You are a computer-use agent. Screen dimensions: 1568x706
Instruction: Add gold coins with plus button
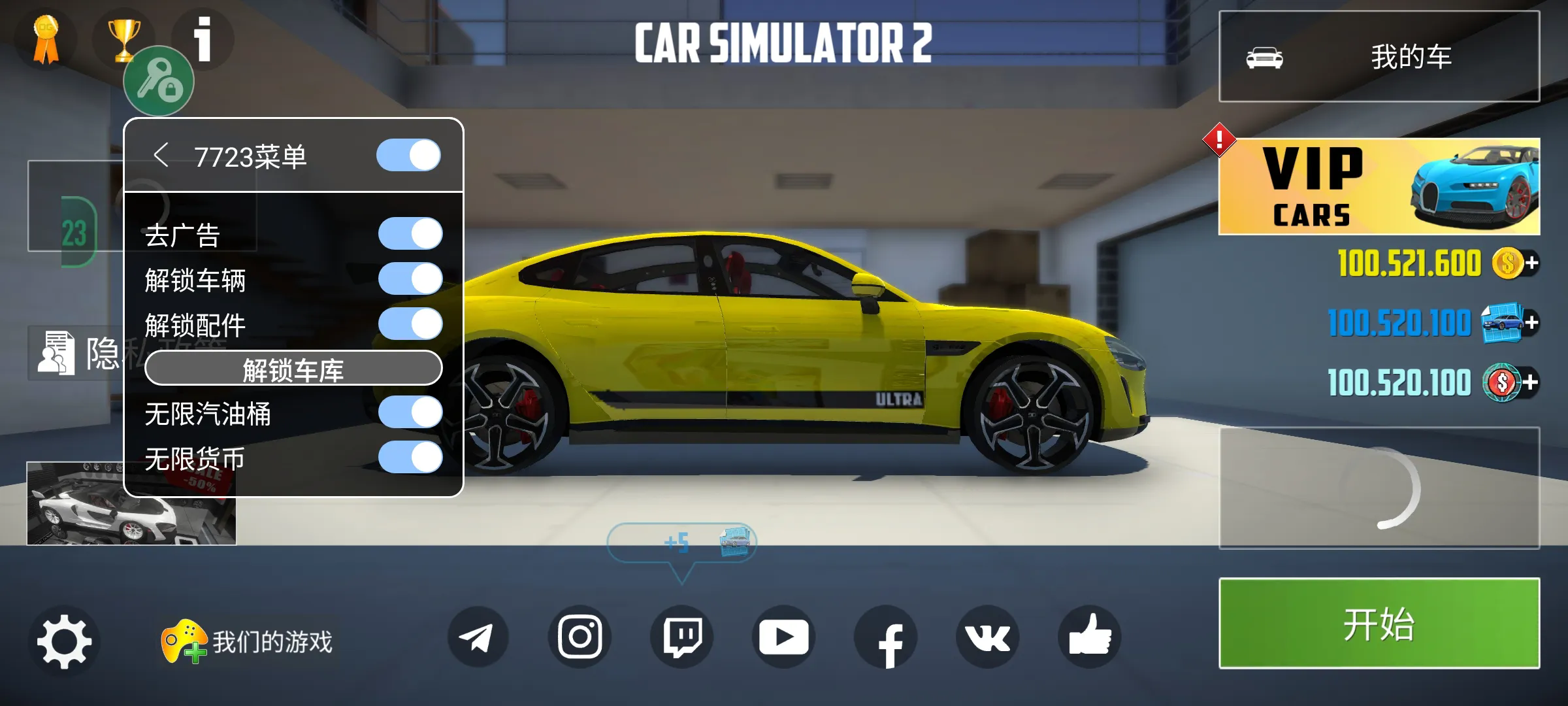(1531, 263)
